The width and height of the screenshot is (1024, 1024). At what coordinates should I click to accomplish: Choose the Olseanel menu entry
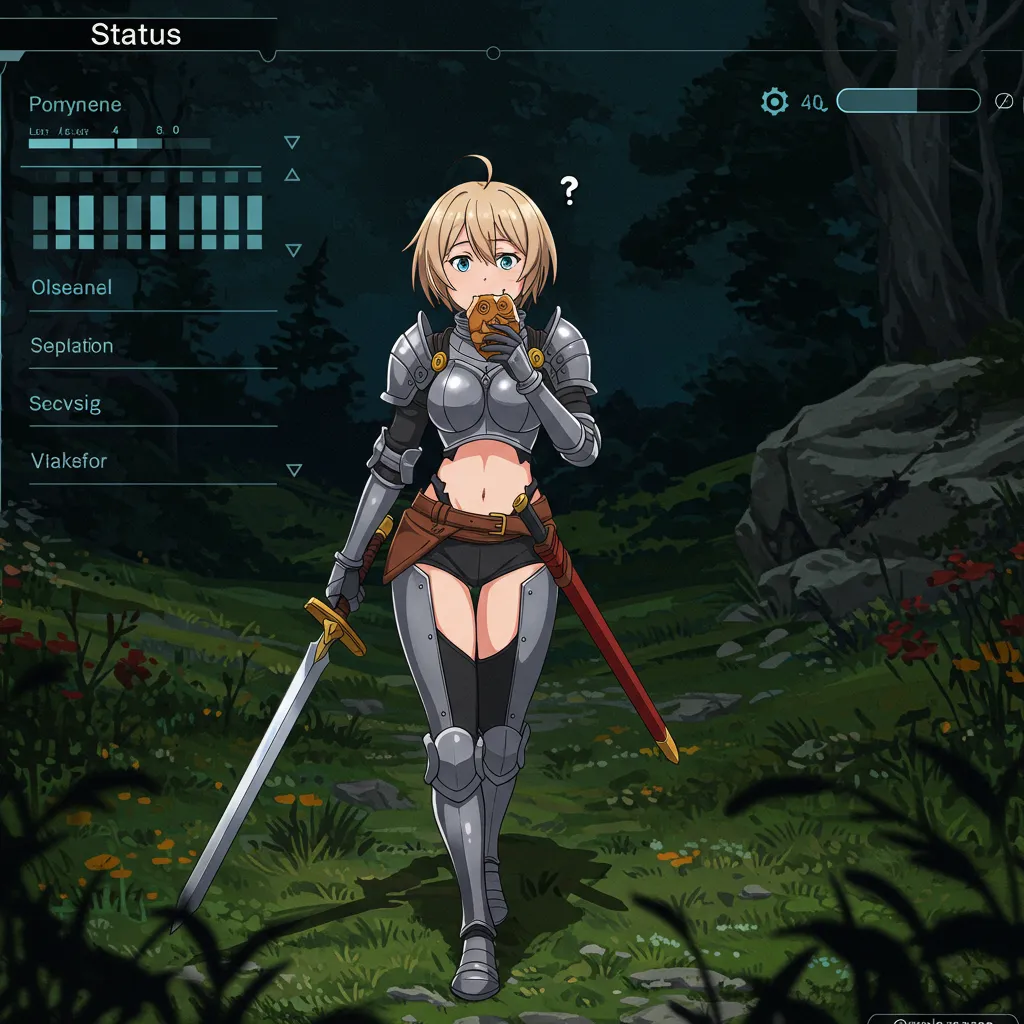click(71, 288)
